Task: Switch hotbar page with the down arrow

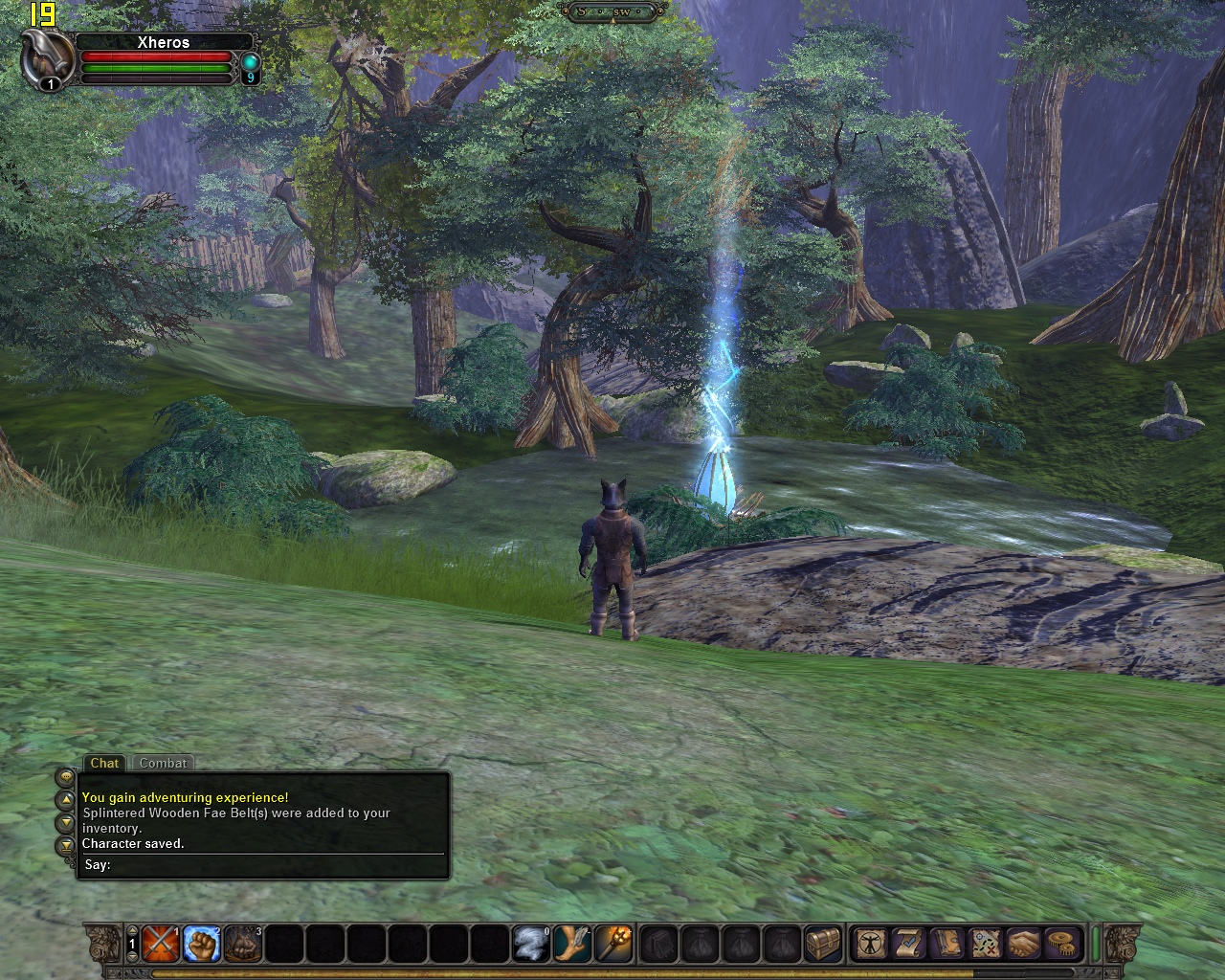Action: [x=132, y=956]
